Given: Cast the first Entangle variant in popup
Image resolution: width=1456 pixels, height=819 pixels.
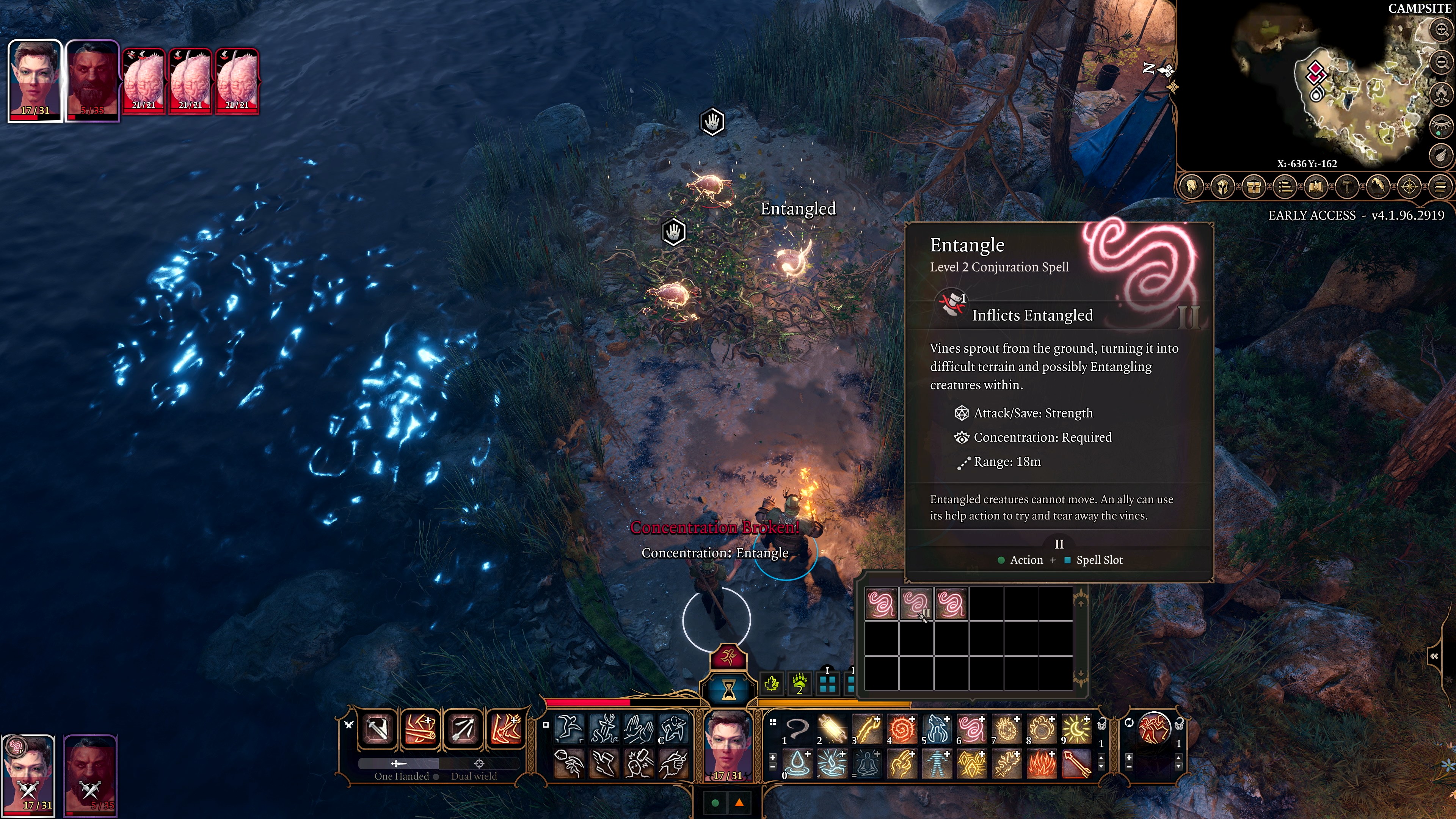Looking at the screenshot, I should [x=881, y=604].
